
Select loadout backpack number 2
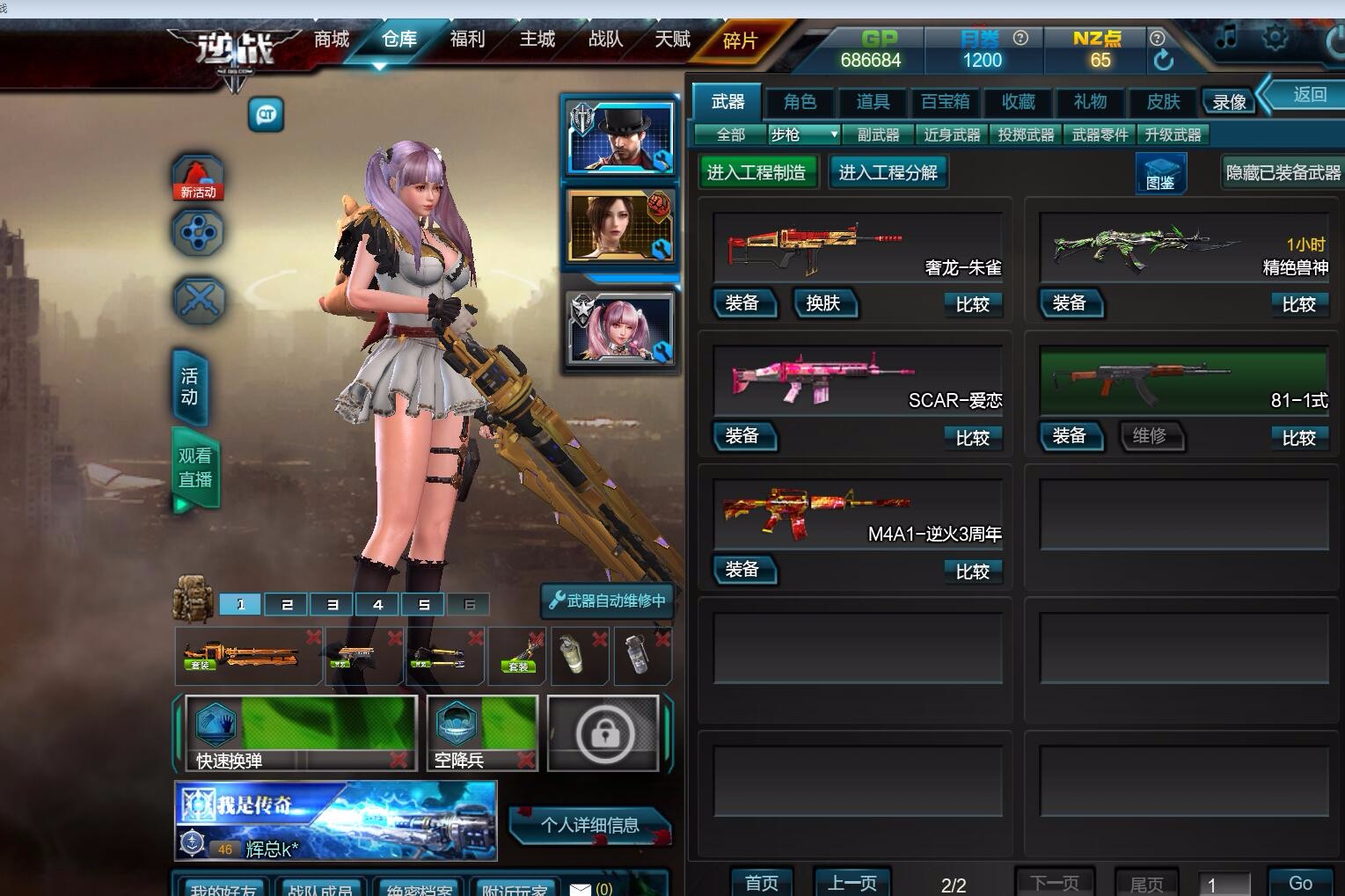(x=287, y=604)
